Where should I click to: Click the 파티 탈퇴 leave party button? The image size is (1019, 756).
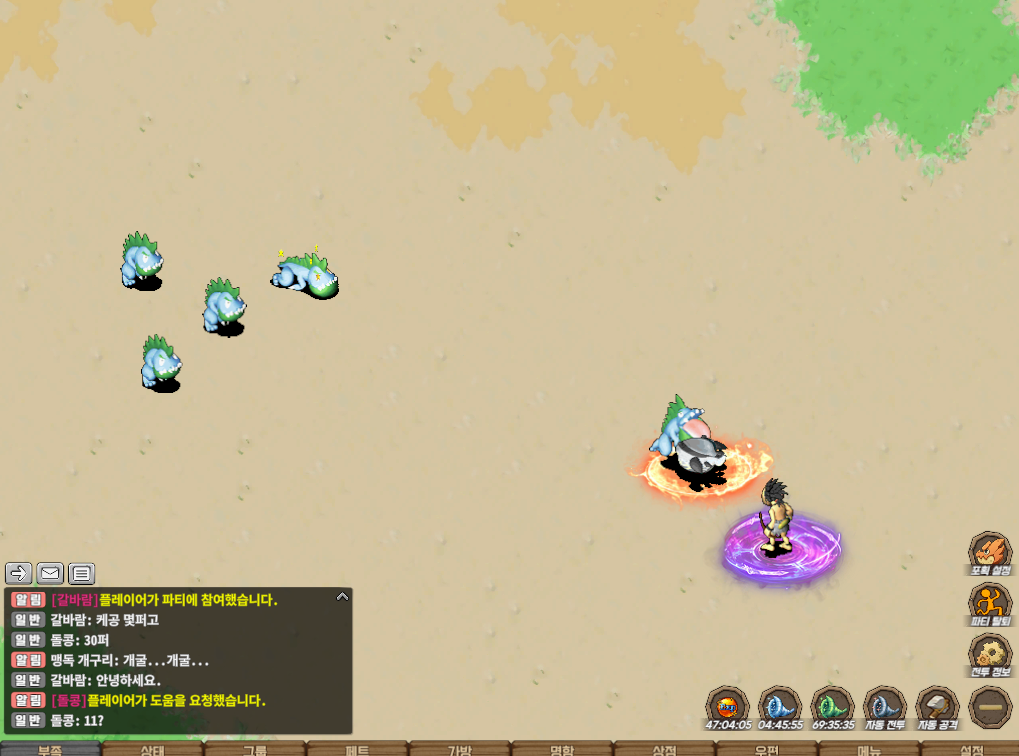coord(989,603)
